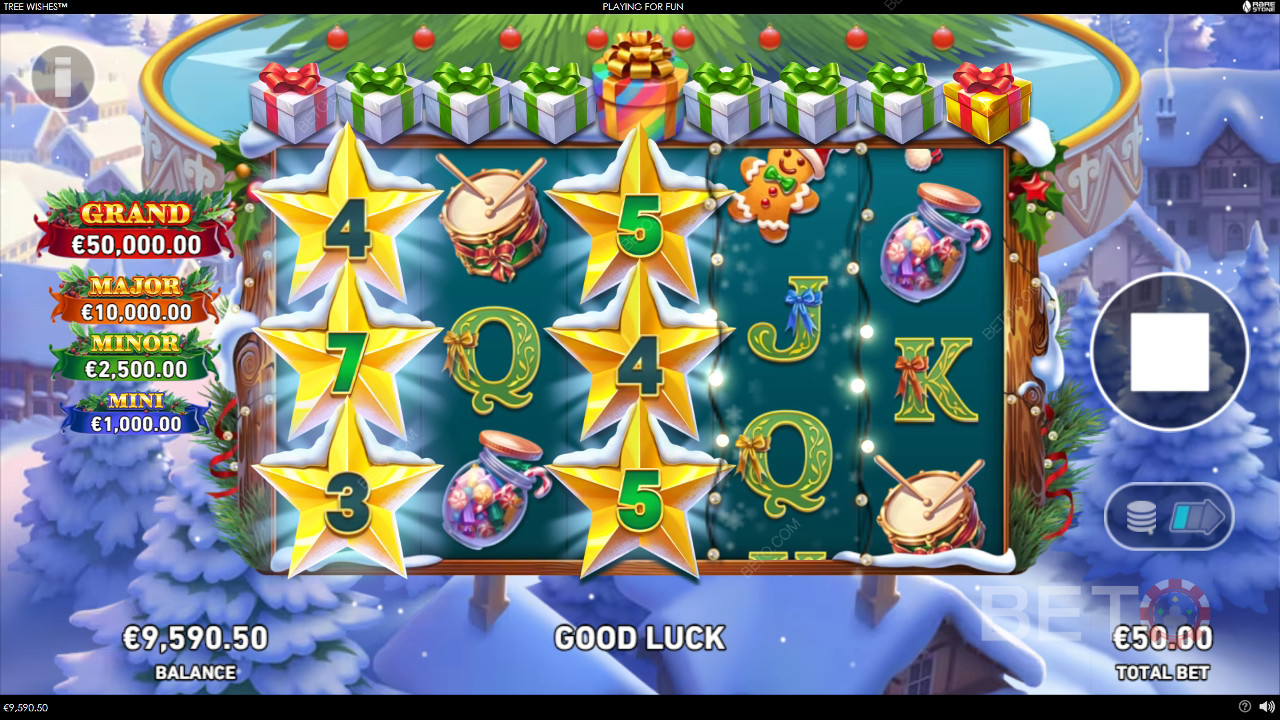Open the question mark help

tap(1244, 707)
